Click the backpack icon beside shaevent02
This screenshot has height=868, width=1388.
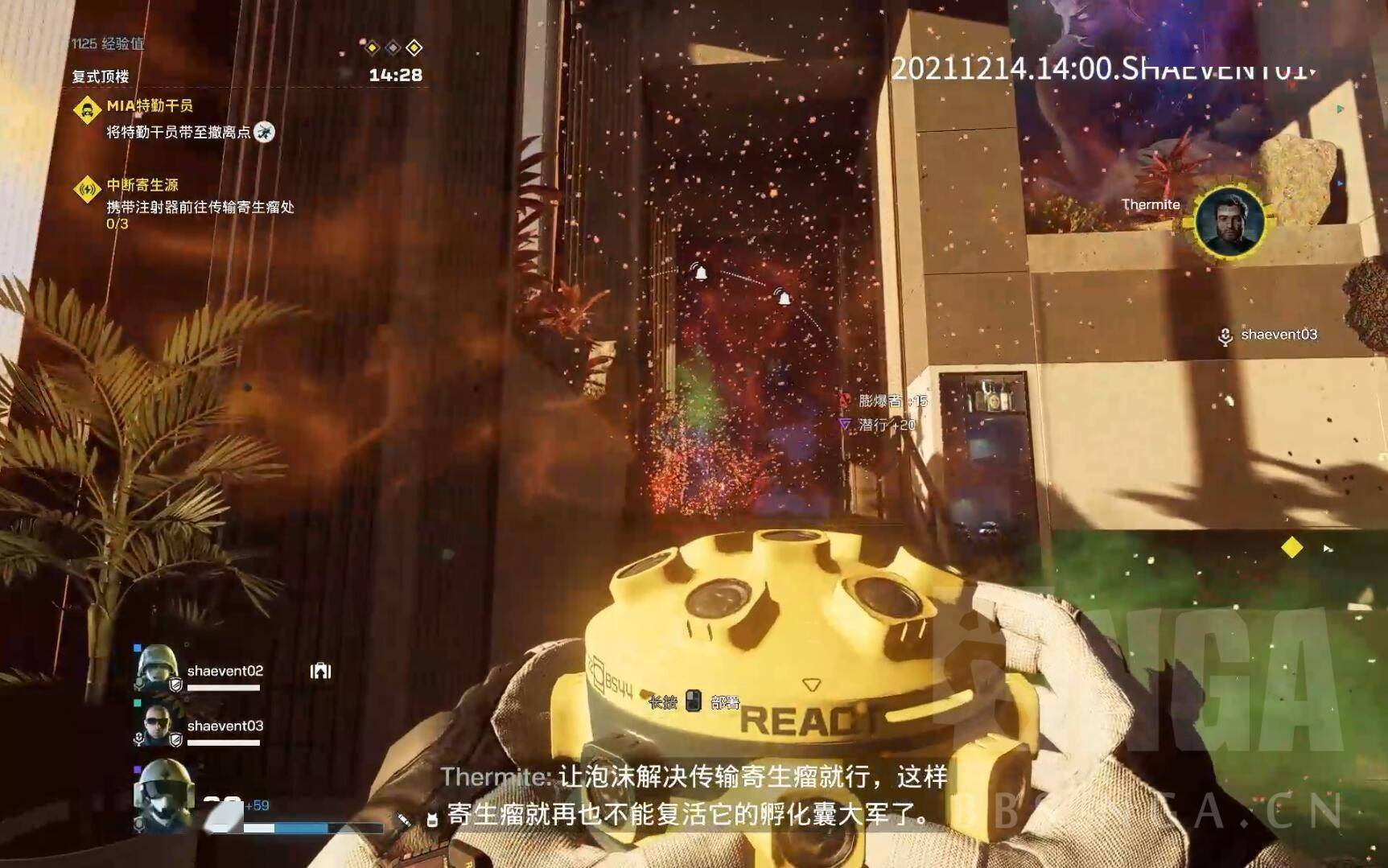click(320, 671)
